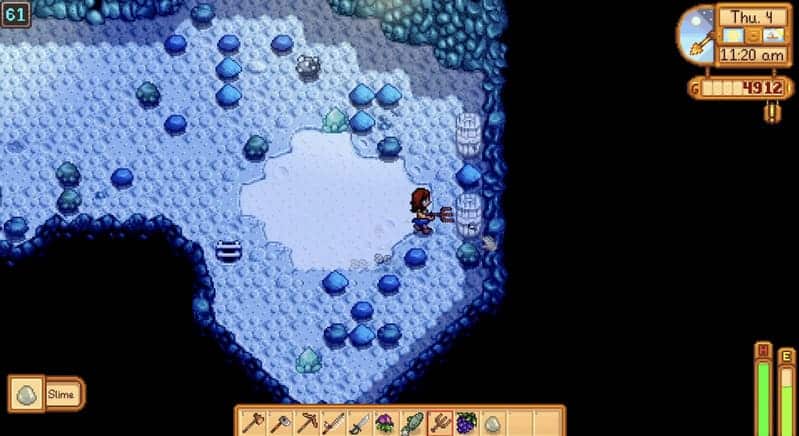Choose the purple and green plant item
Image resolution: width=799 pixels, height=436 pixels.
pos(385,422)
